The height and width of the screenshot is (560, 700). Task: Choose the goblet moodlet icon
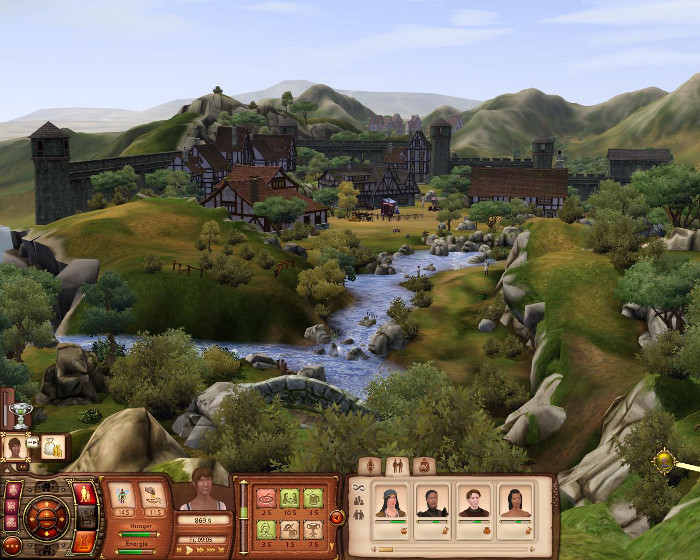[x=313, y=528]
